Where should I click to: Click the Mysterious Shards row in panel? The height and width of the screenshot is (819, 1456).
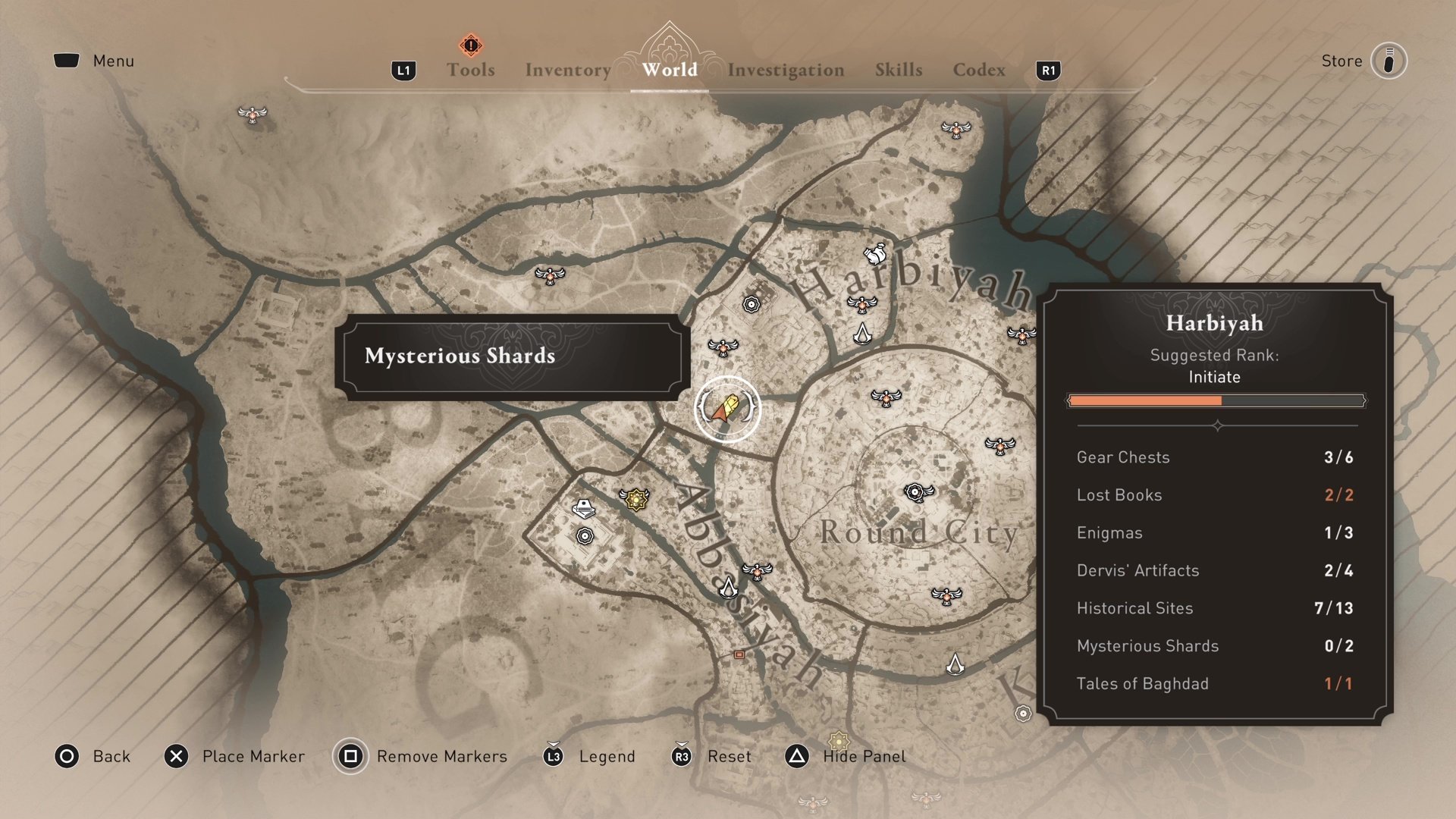(x=1214, y=646)
